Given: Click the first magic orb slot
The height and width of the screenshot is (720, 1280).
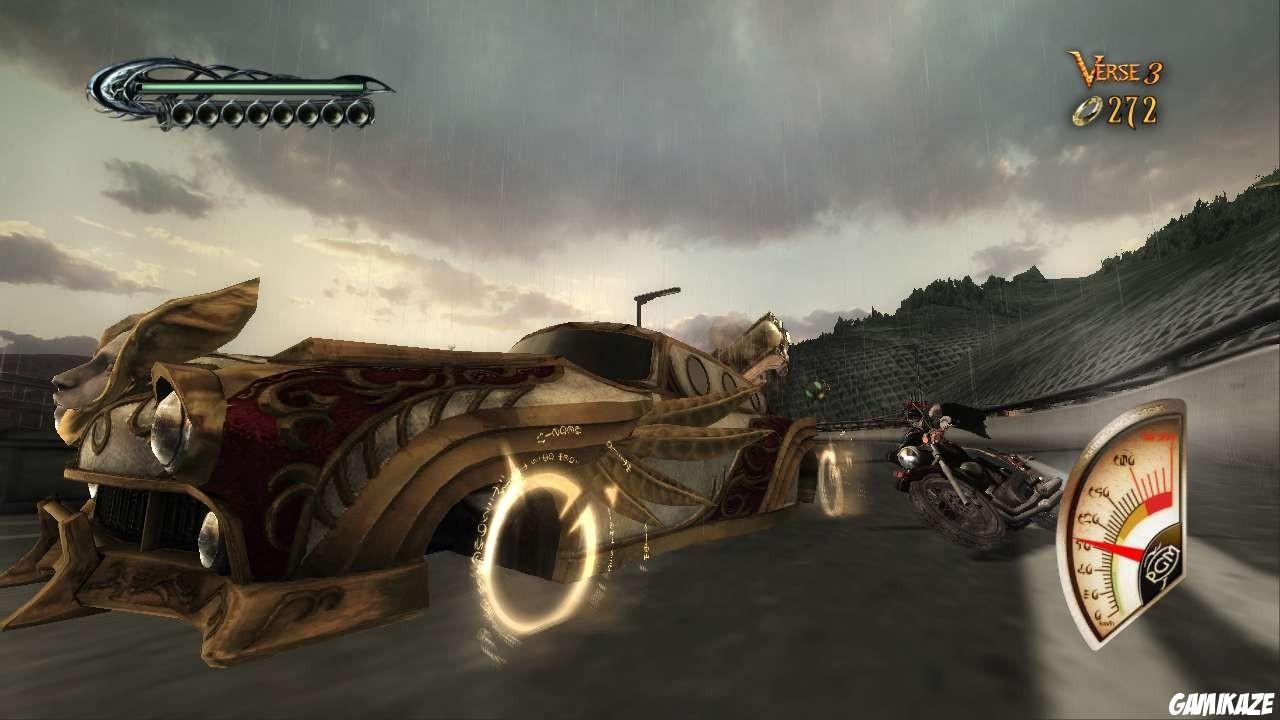Looking at the screenshot, I should tap(184, 115).
